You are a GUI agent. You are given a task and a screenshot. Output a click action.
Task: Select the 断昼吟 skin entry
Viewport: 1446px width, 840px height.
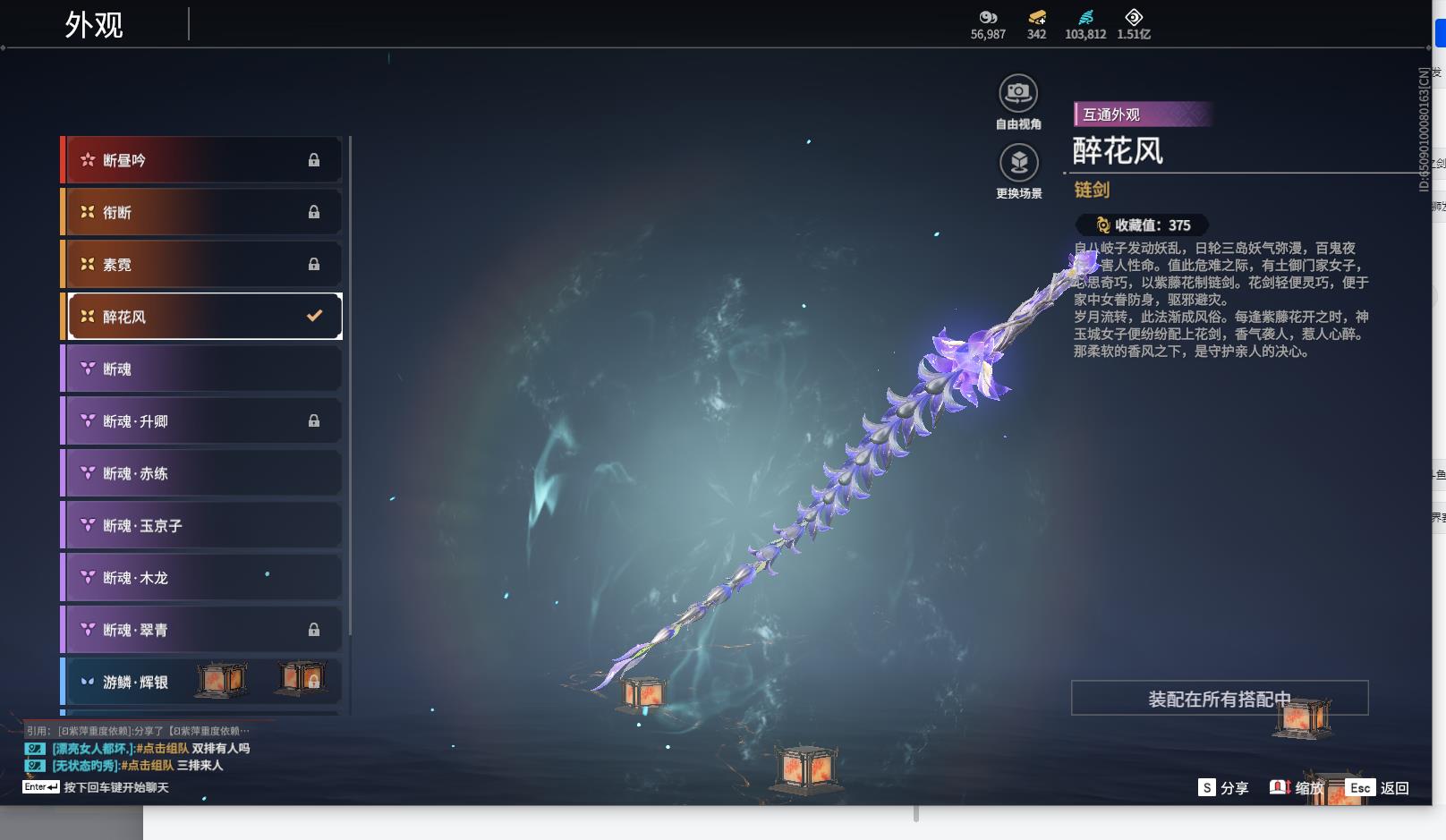tap(203, 160)
